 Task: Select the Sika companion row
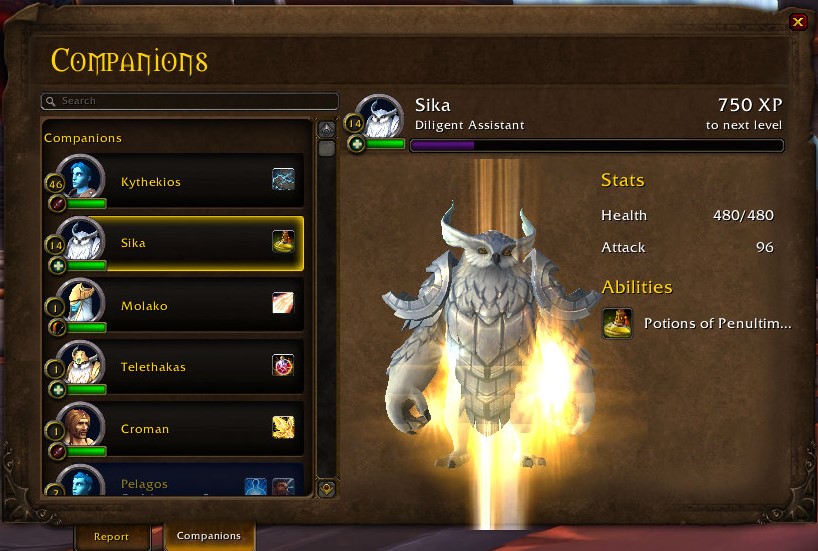175,243
